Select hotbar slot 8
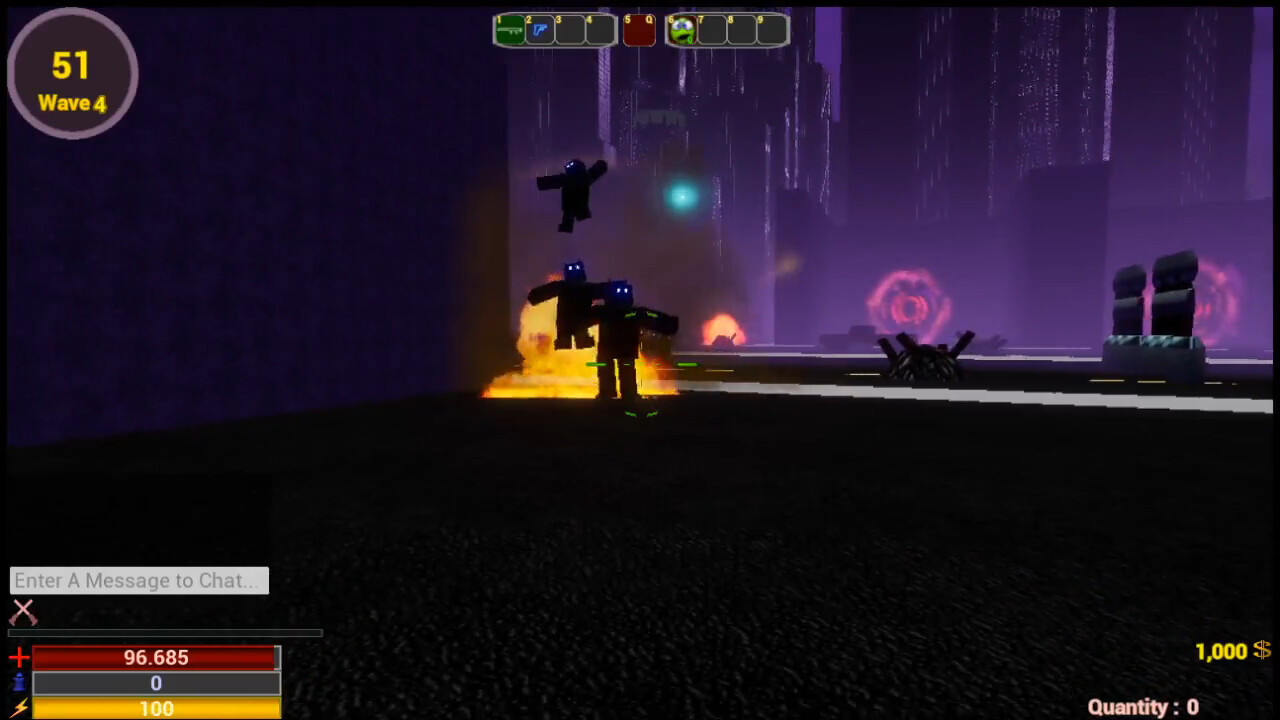This screenshot has height=720, width=1280. coord(740,30)
